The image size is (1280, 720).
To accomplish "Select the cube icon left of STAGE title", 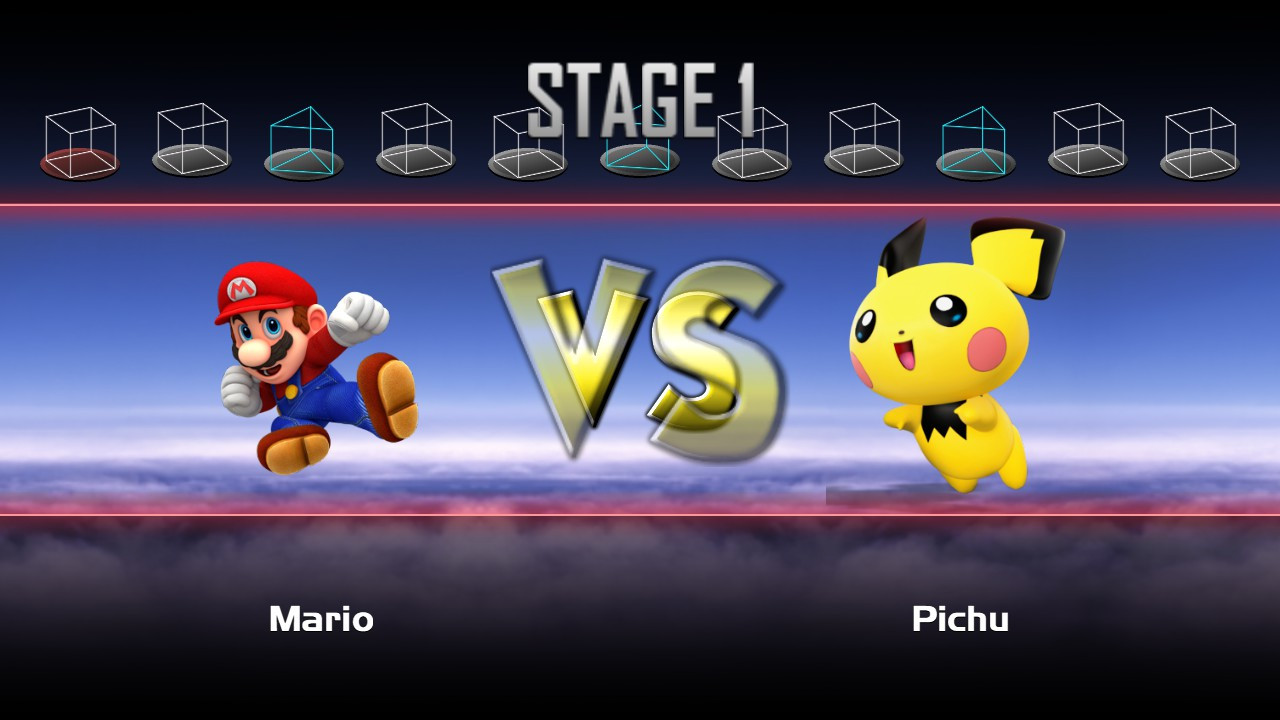I will coord(527,140).
